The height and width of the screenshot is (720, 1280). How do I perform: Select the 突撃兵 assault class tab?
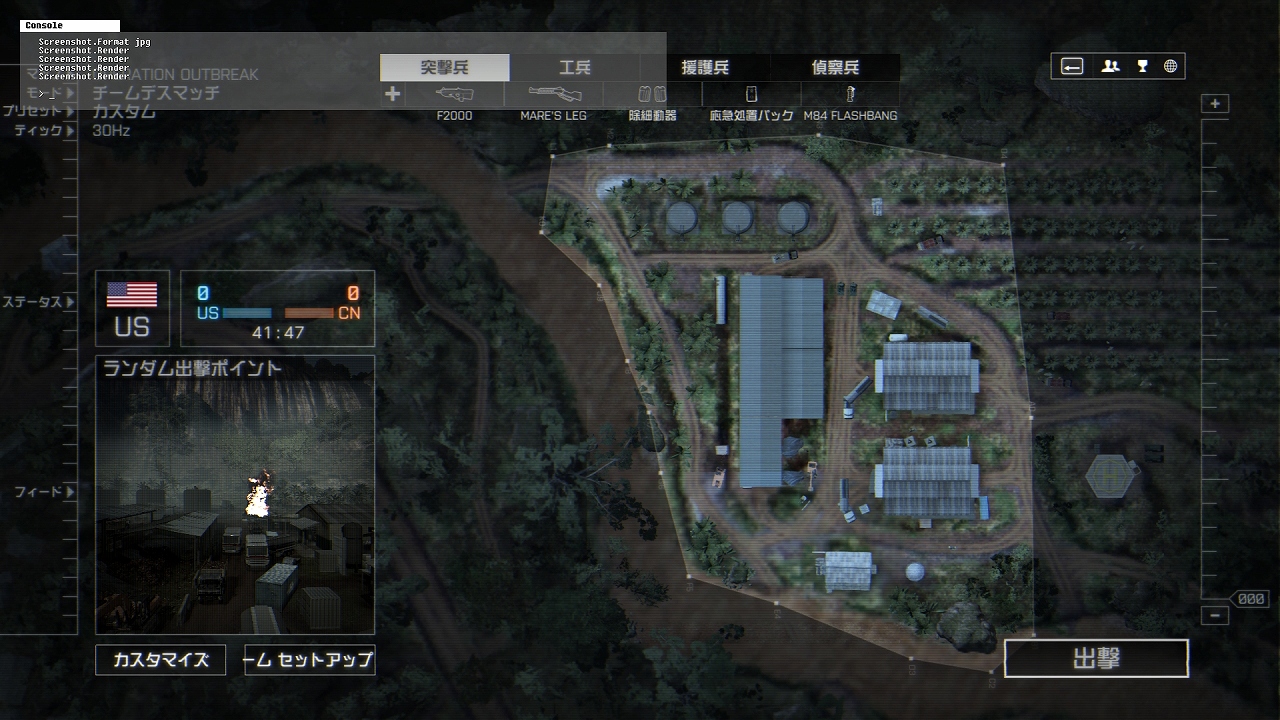[445, 68]
